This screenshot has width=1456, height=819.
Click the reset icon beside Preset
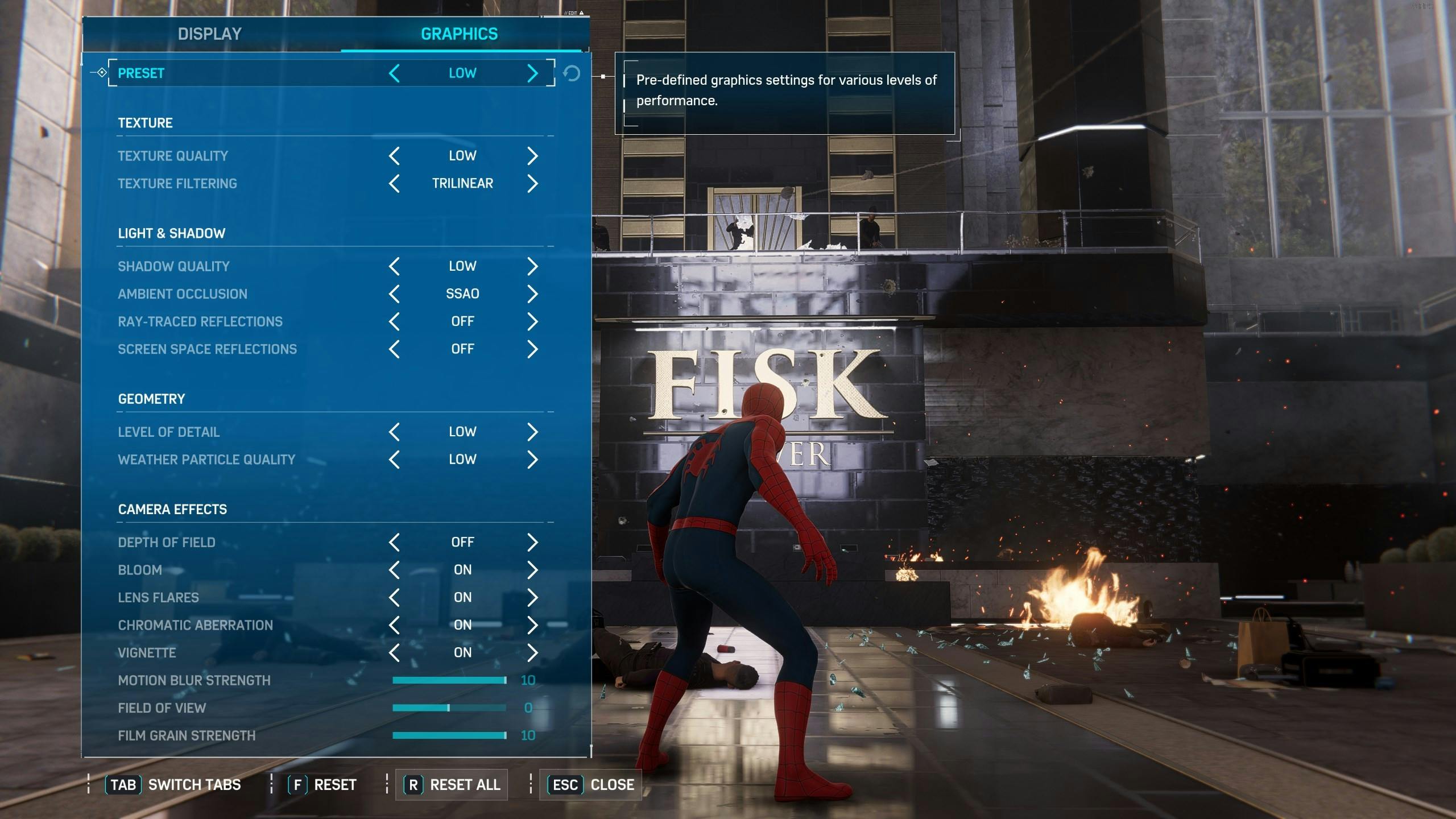[572, 73]
